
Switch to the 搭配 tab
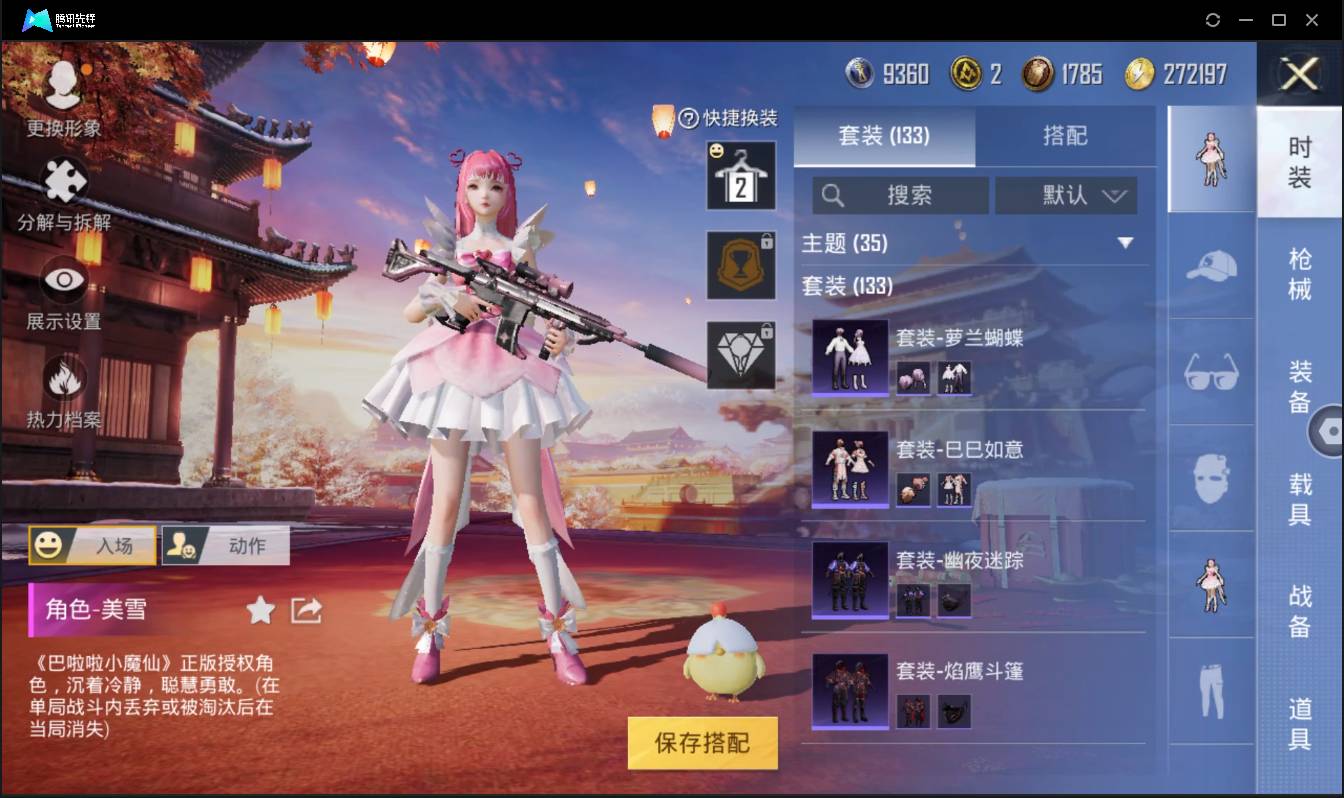(x=1067, y=137)
